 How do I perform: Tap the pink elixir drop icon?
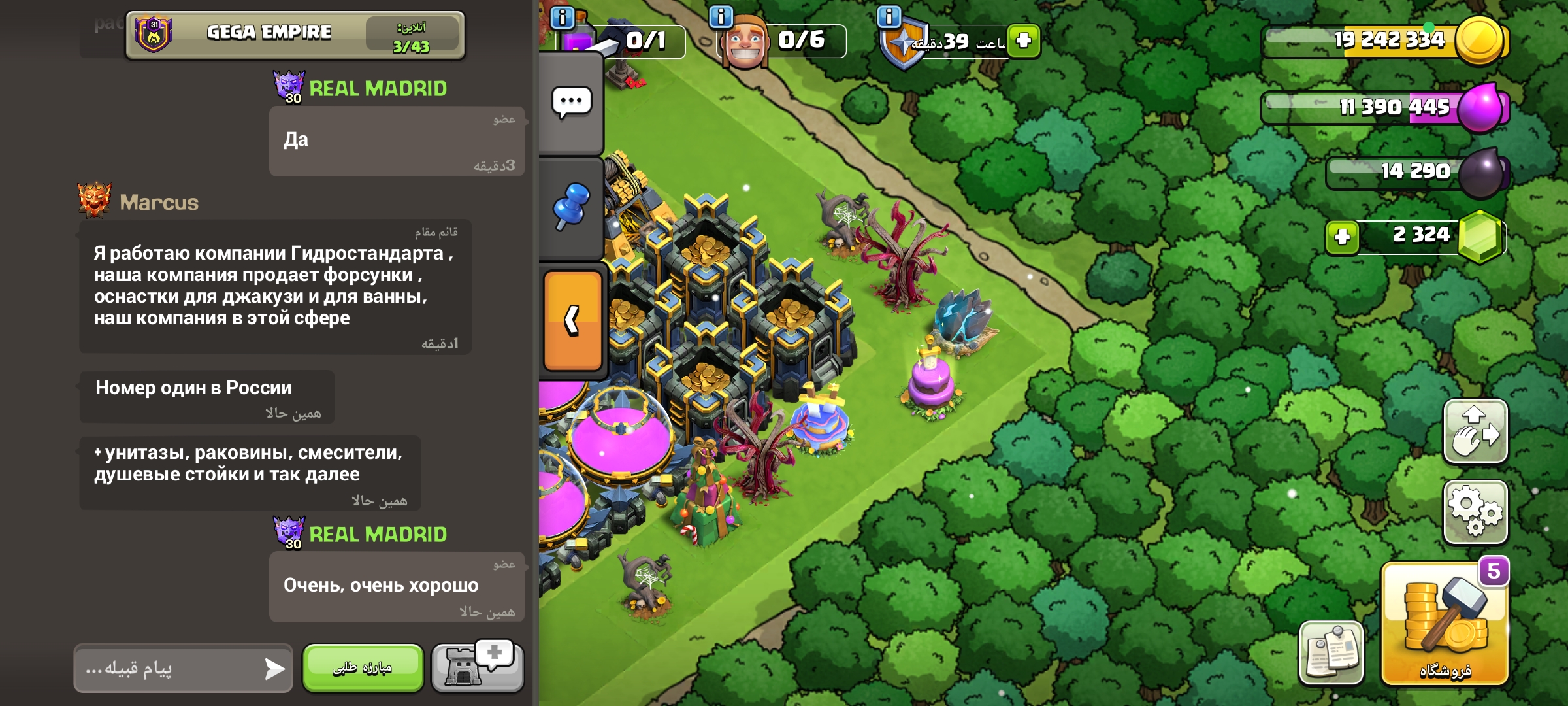click(x=1480, y=107)
